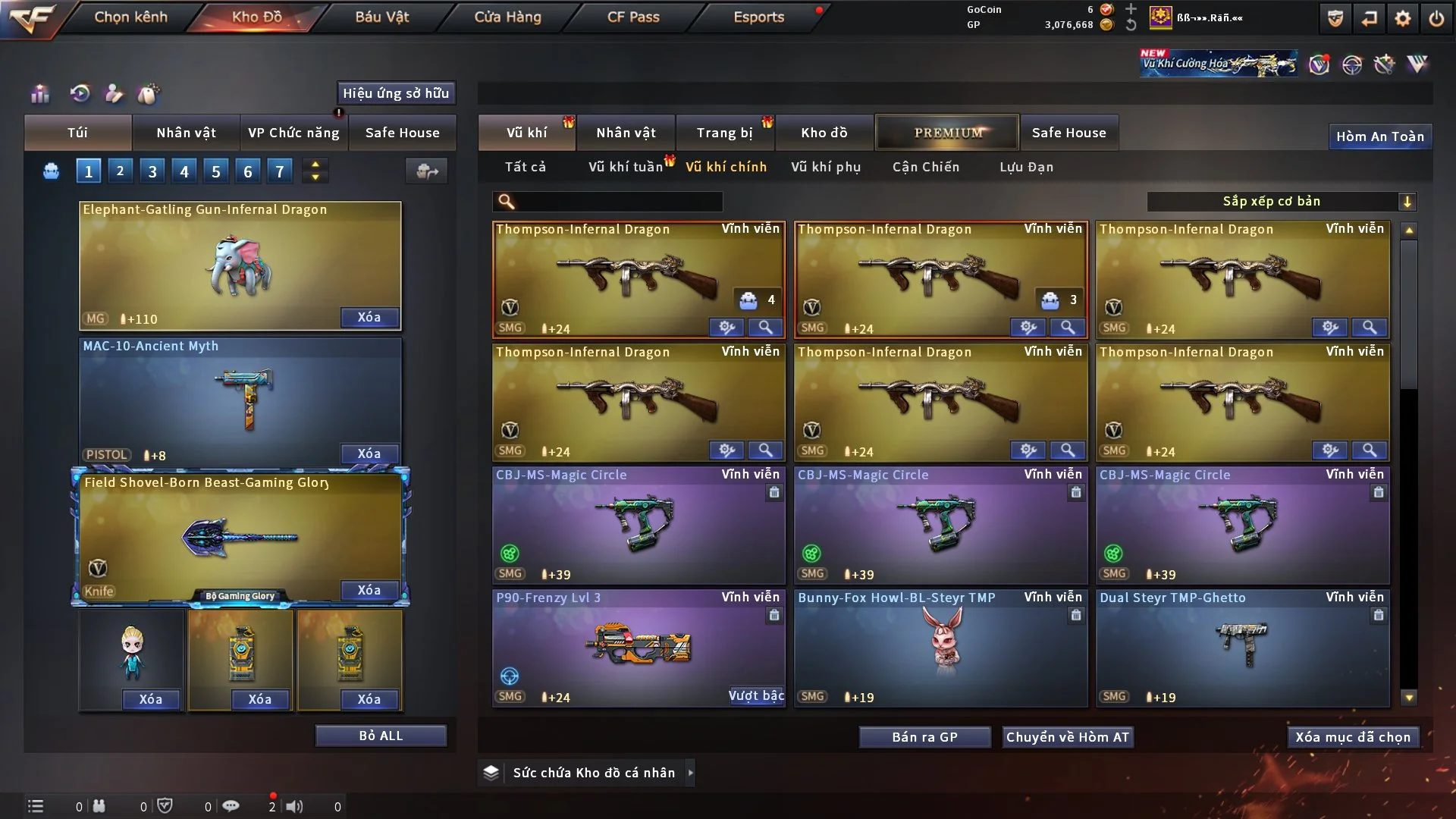Open the Sắp xếp cơ bản sort dropdown

point(1282,202)
